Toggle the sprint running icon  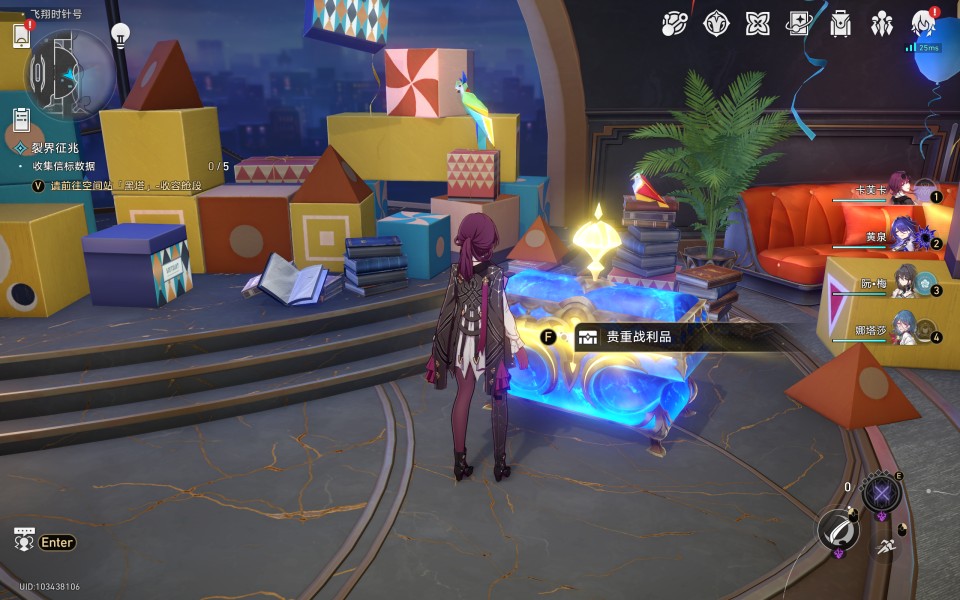(x=884, y=546)
